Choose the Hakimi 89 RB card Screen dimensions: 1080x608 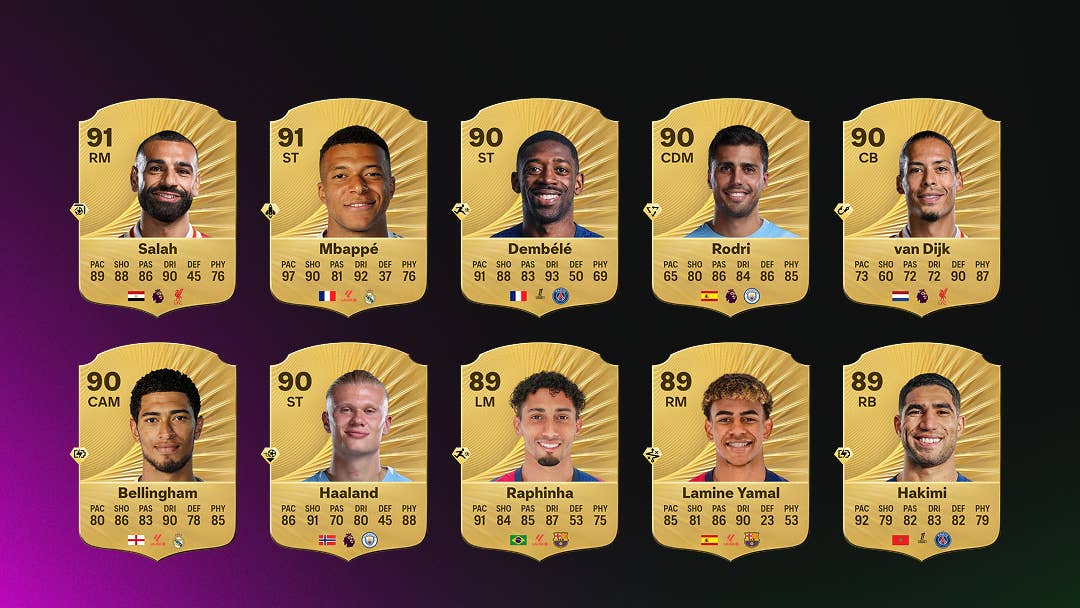click(921, 450)
